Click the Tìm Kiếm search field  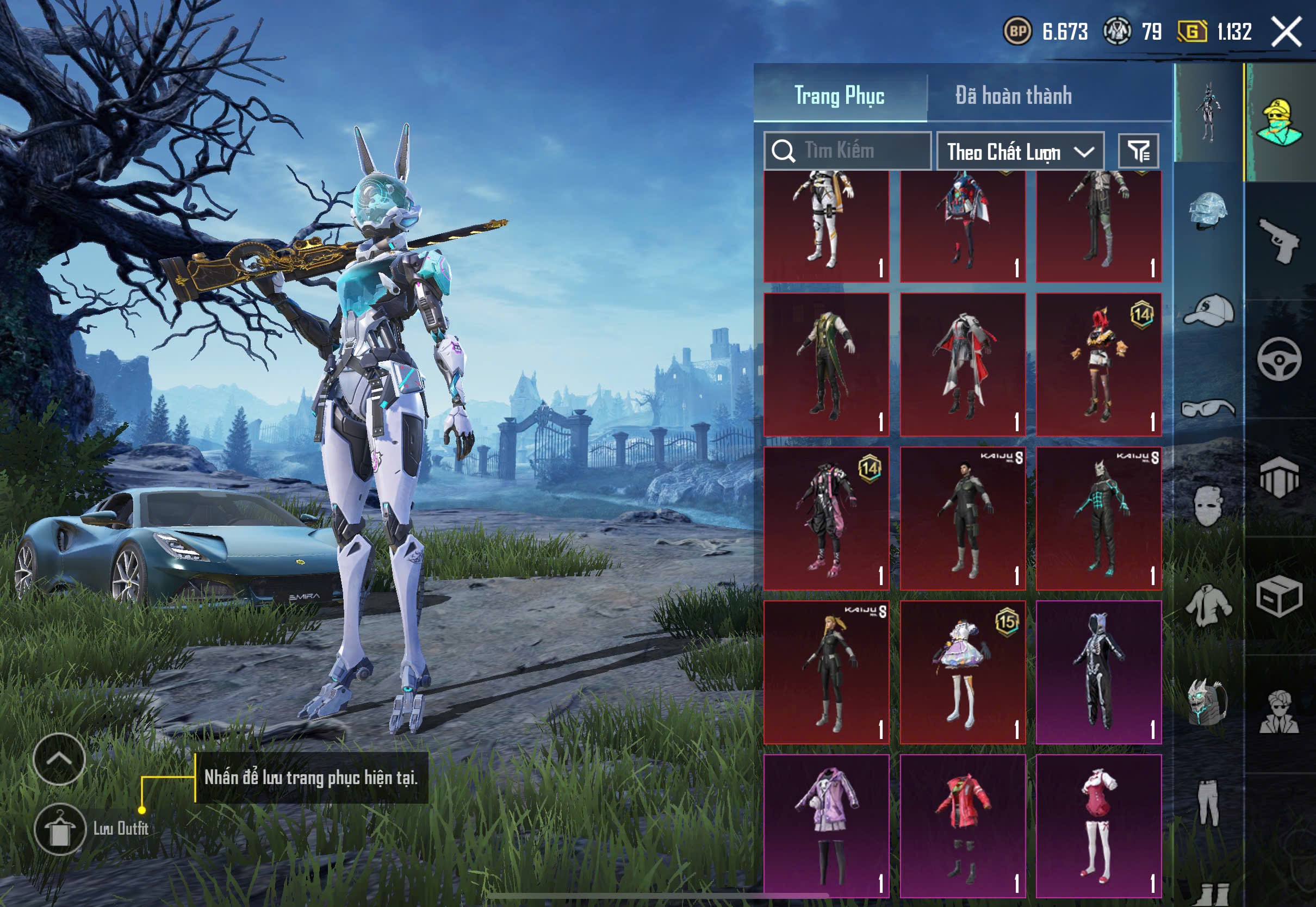pos(848,151)
